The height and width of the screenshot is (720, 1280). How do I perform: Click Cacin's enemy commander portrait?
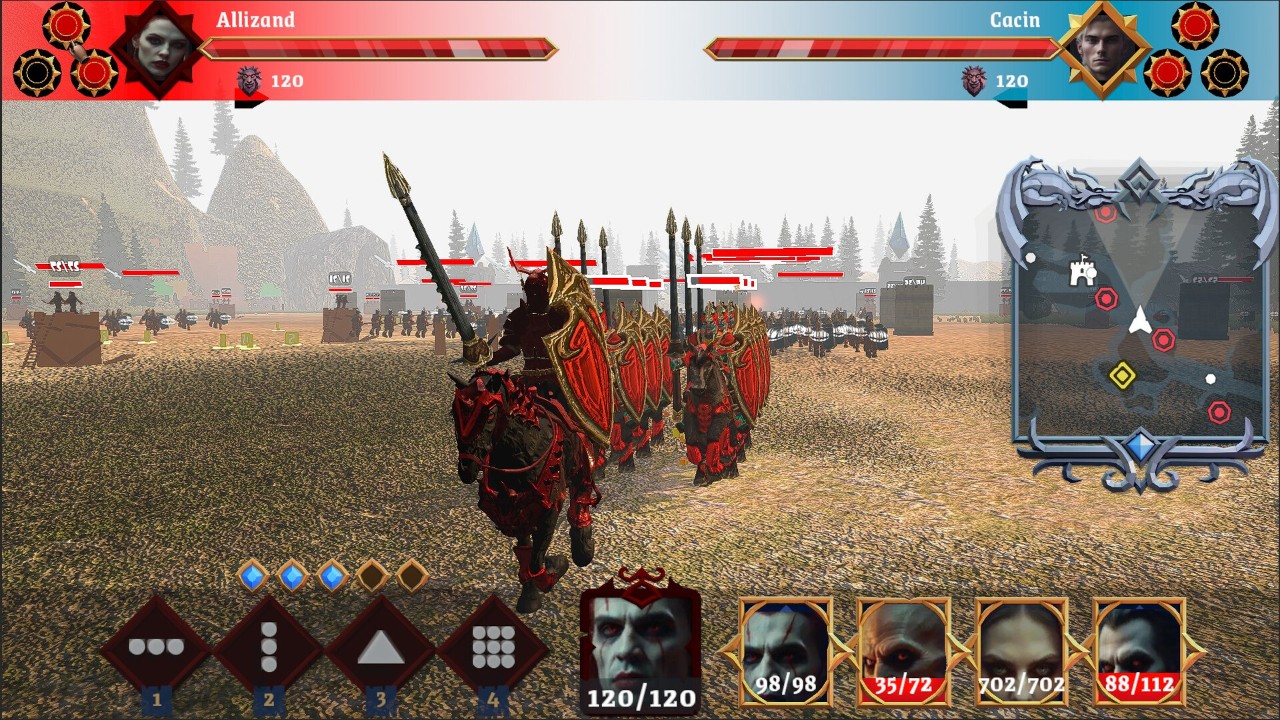click(x=1104, y=48)
